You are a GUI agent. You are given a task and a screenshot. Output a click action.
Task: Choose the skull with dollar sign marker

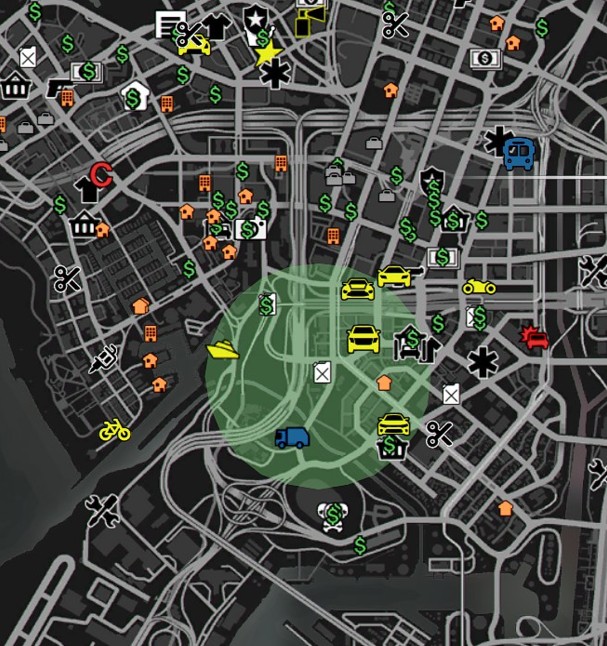click(333, 516)
